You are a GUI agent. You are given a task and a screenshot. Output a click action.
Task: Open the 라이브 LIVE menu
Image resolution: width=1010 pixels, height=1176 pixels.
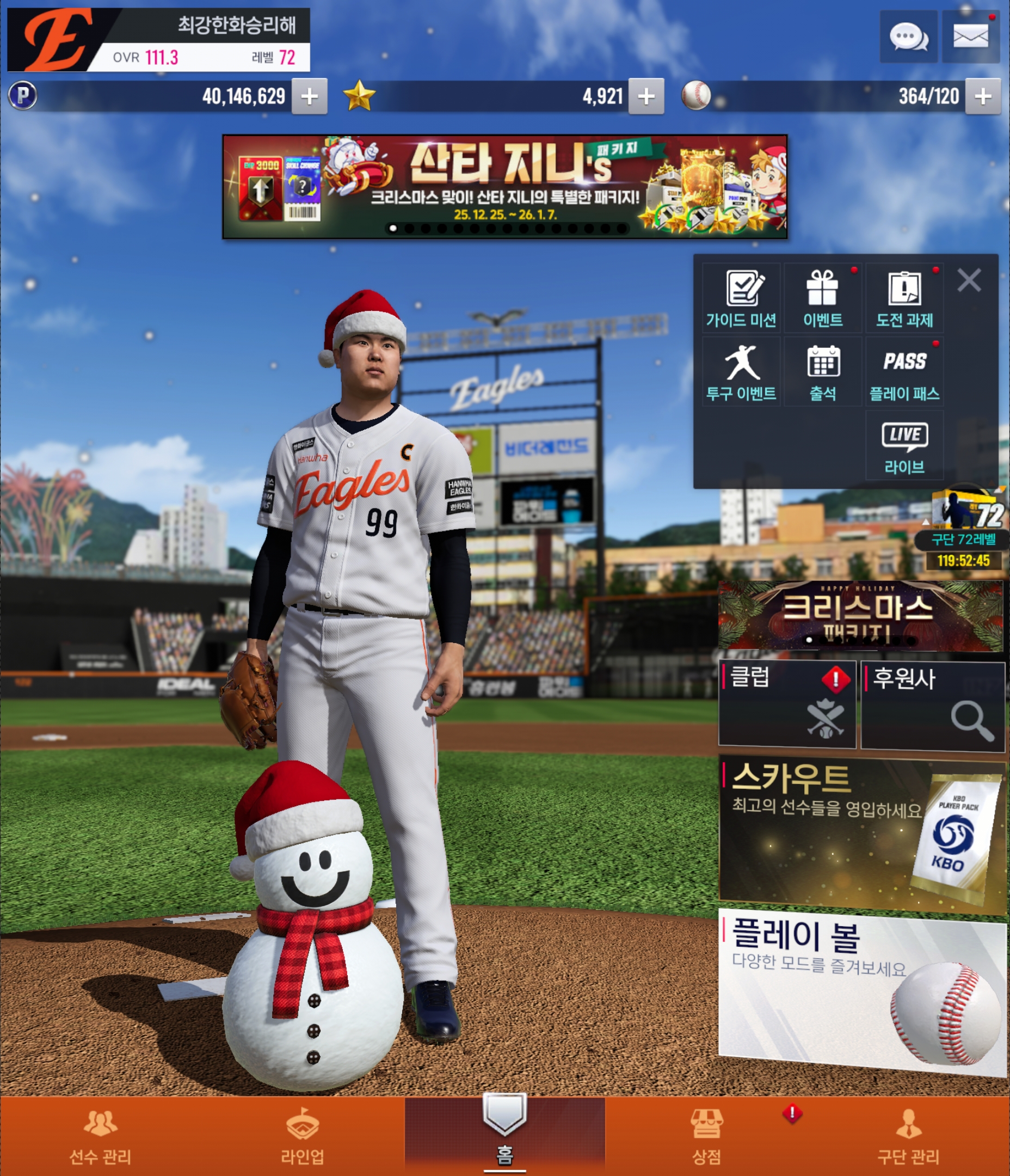[x=904, y=446]
